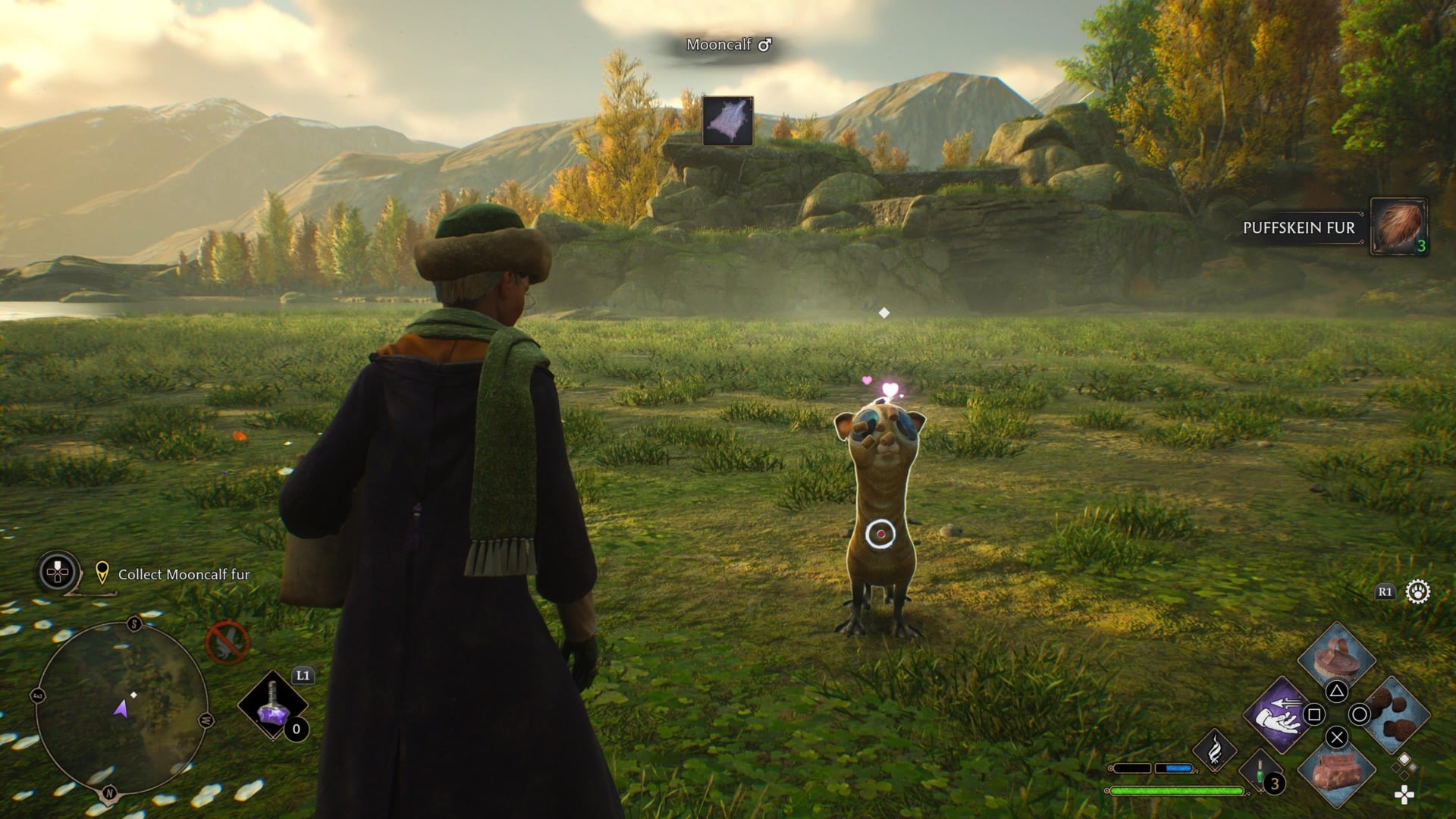Expand the D-pad quick-select cross
Screen dimensions: 1456x819
tap(1404, 795)
